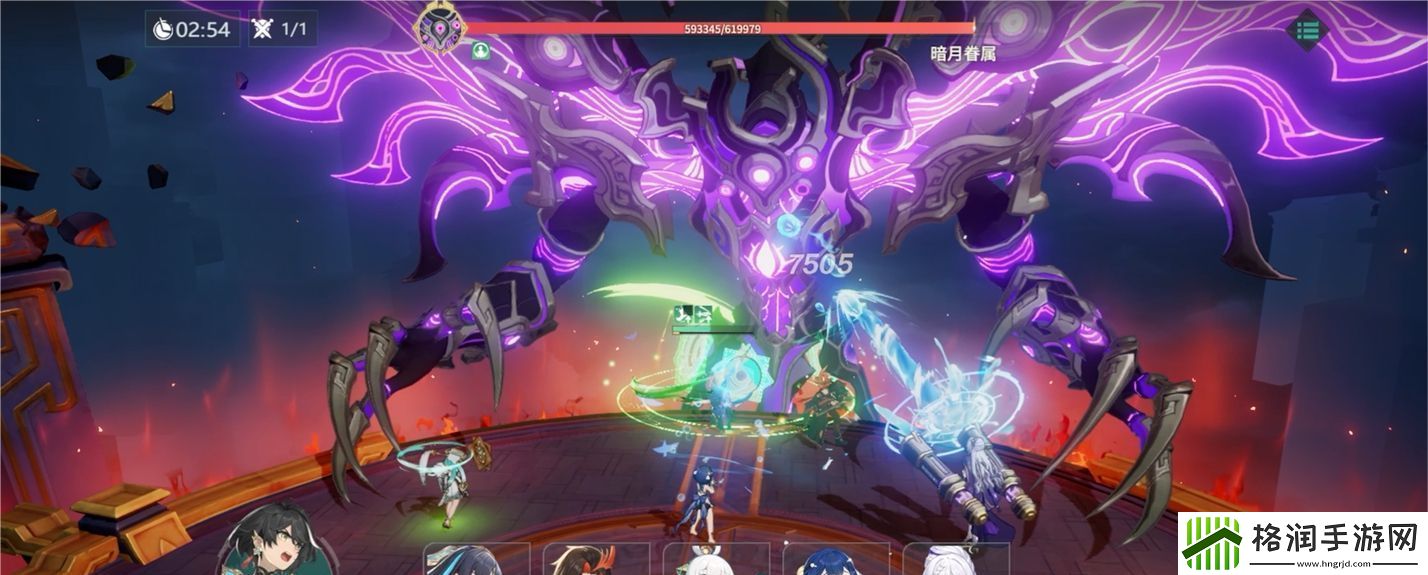The image size is (1428, 575).
Task: Choose the white-haired halo character card
Action: coord(712,560)
